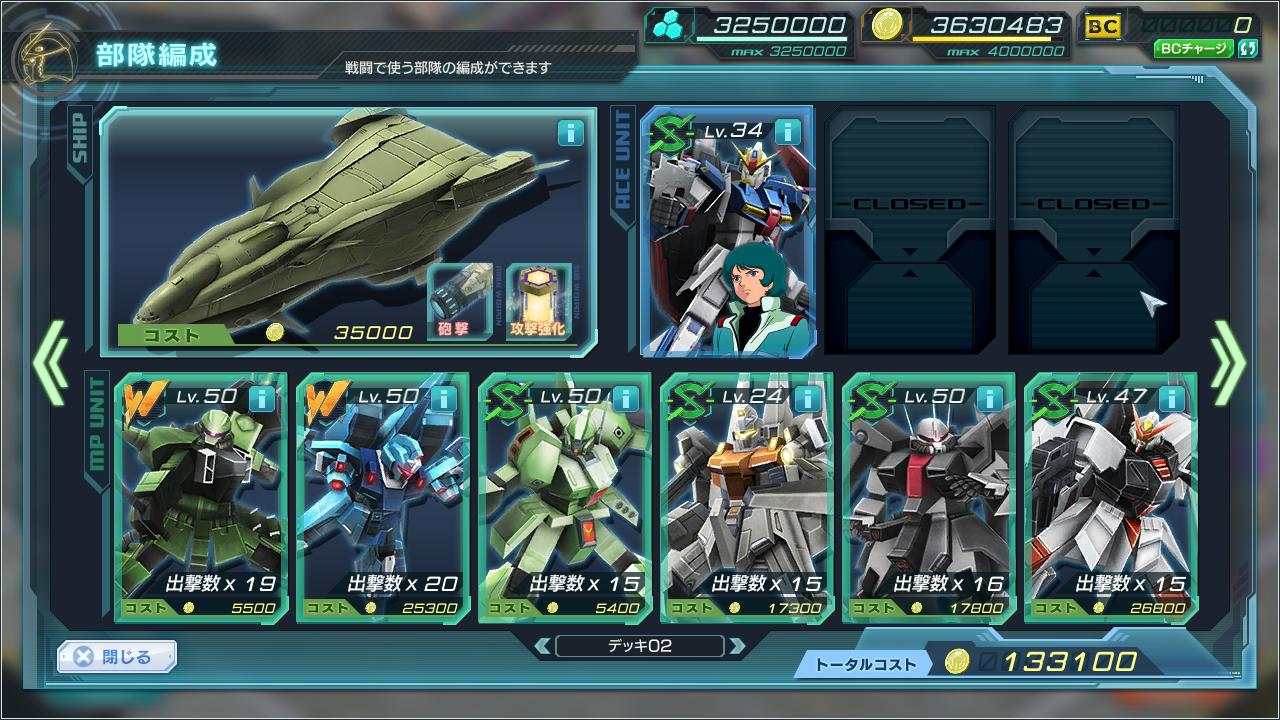This screenshot has width=1280, height=720.
Task: Close the formation screen with 閉じる
Action: (117, 656)
